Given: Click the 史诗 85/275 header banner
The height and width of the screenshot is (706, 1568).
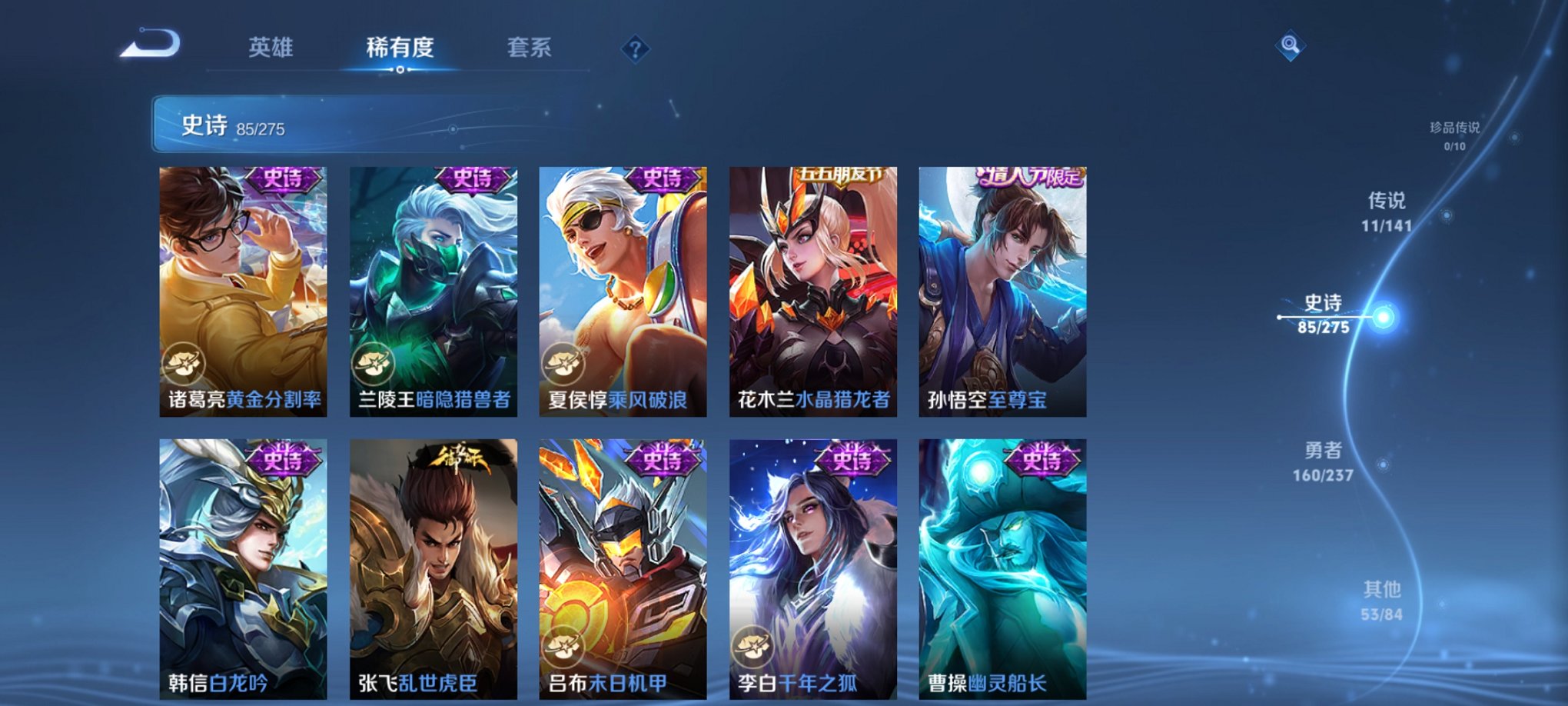Looking at the screenshot, I should (x=384, y=127).
